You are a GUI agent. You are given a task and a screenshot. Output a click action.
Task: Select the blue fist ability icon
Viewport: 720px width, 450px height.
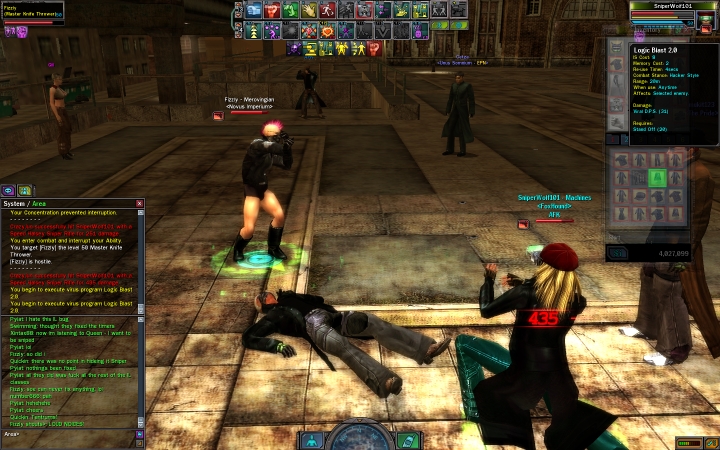click(252, 10)
